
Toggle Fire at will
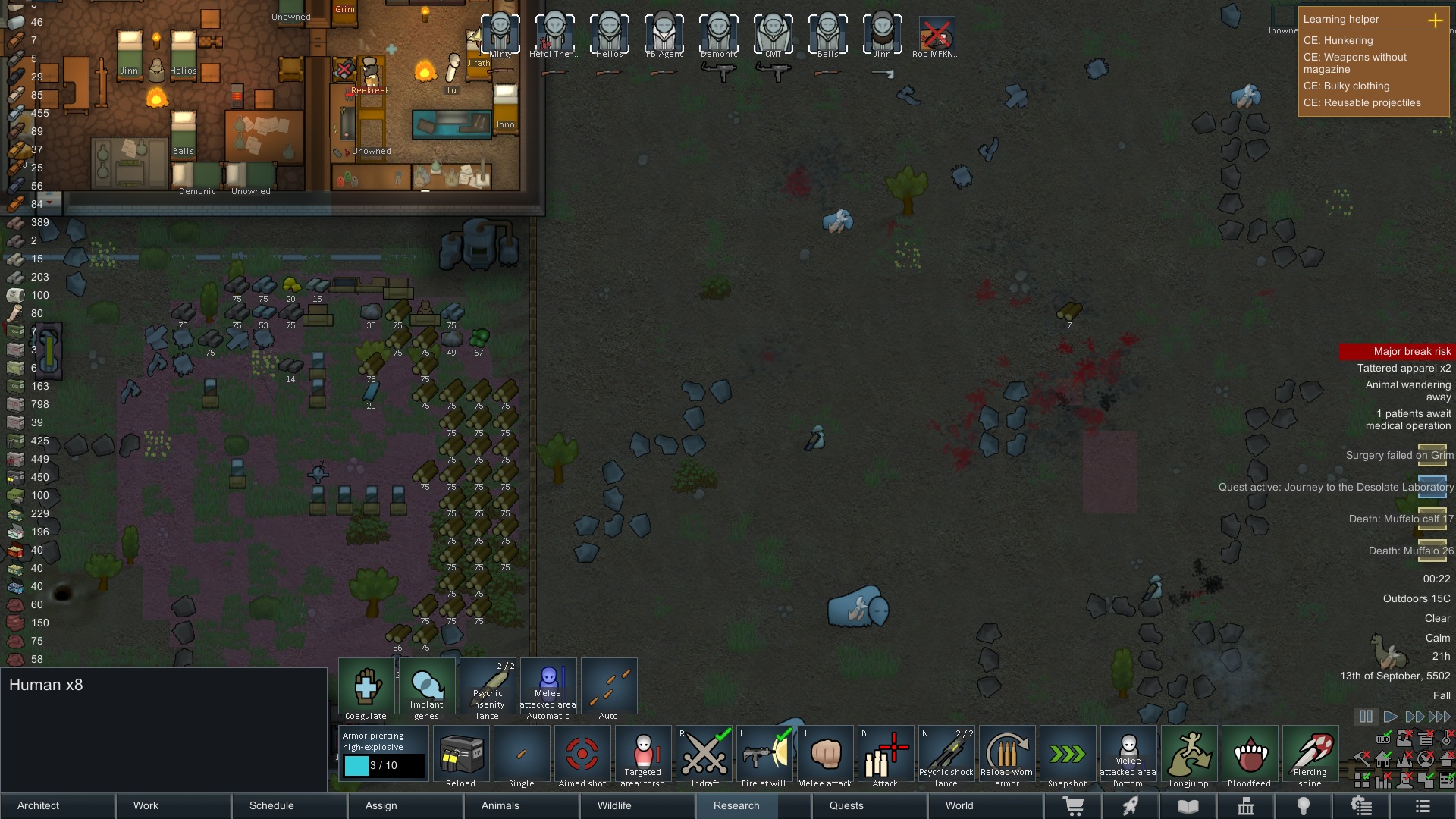[x=764, y=755]
